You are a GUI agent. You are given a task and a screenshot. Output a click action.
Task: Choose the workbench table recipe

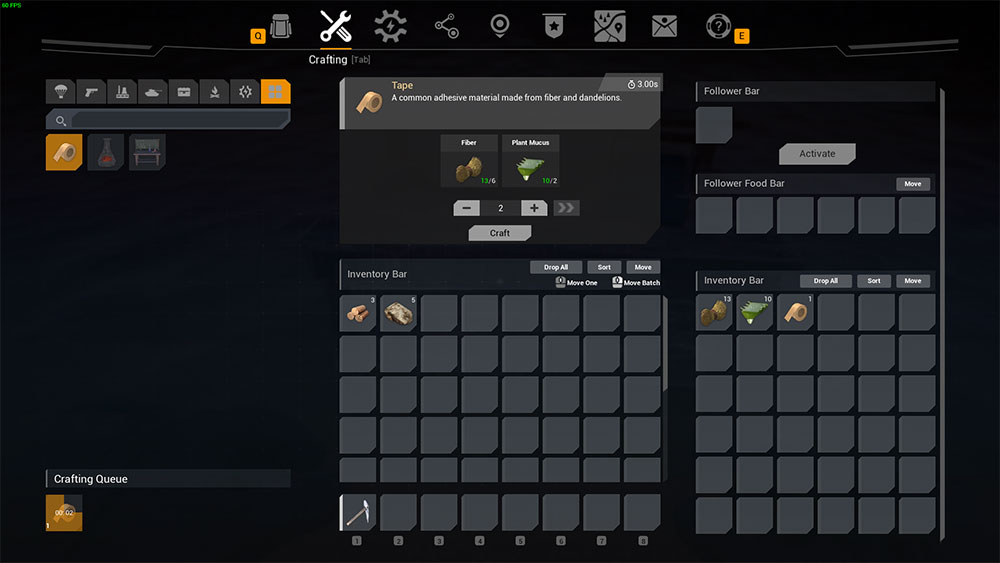147,152
